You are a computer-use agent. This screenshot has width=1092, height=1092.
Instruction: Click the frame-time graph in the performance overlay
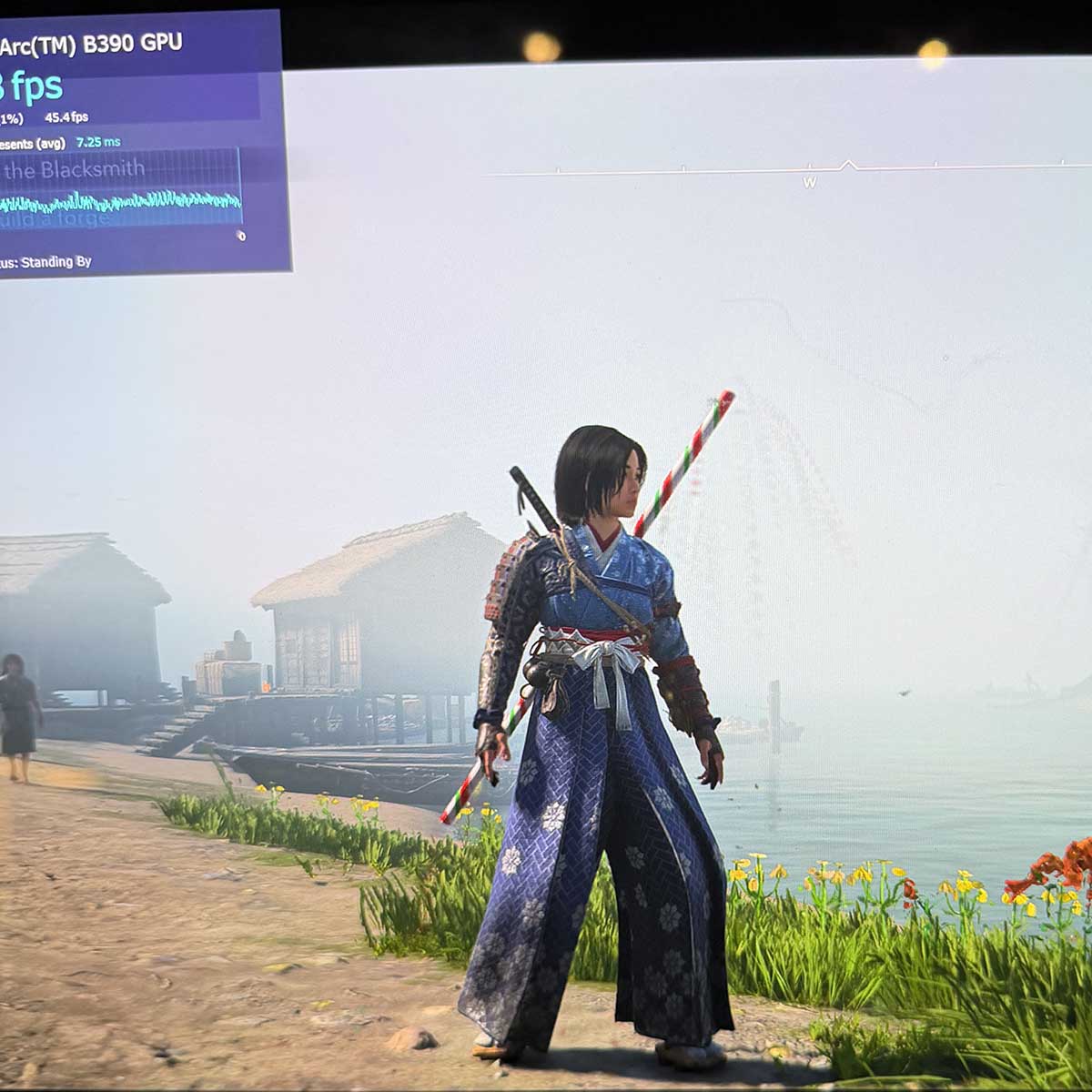point(121,198)
